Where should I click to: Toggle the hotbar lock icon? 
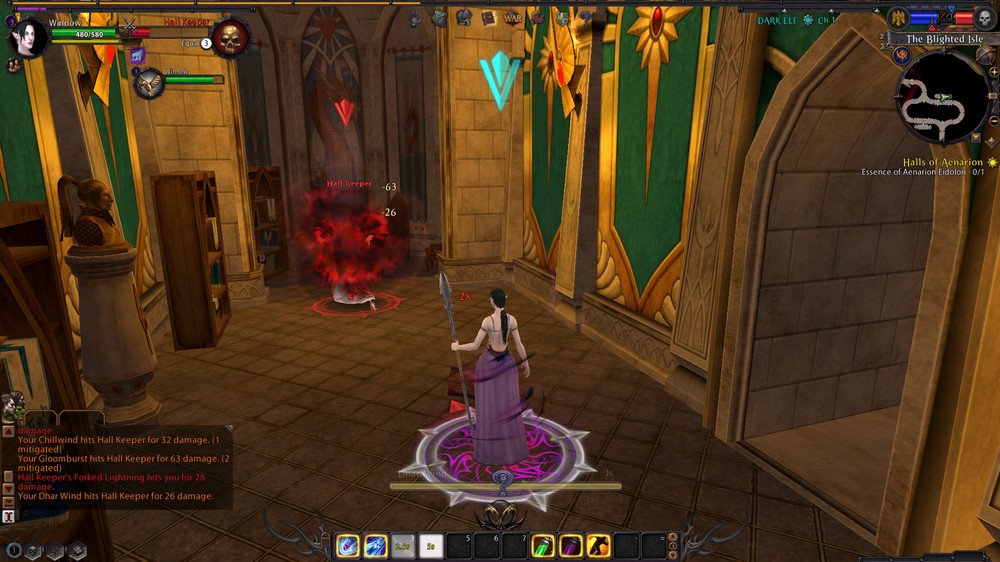(673, 546)
